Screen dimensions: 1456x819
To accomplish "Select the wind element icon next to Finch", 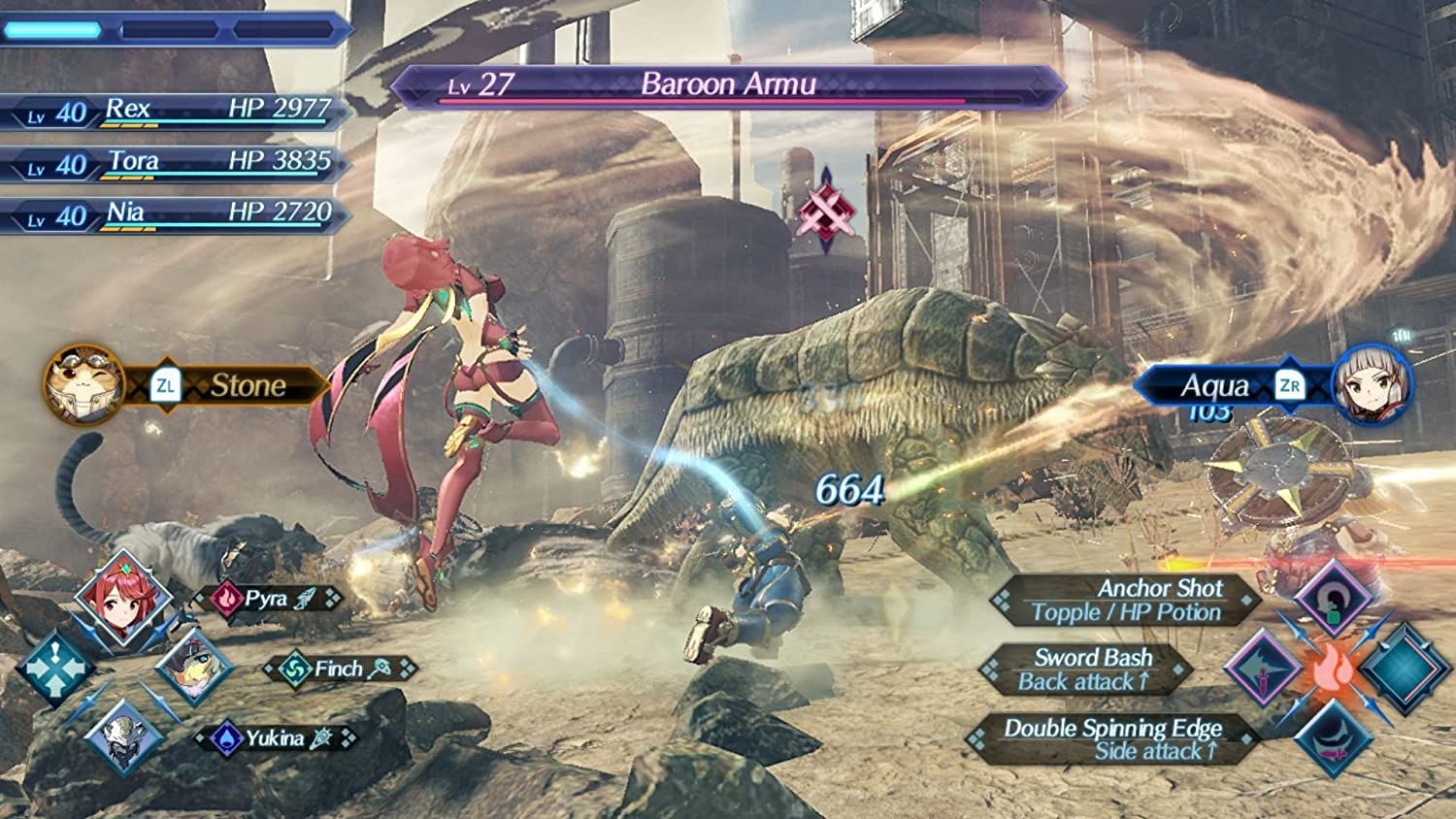I will coord(294,669).
